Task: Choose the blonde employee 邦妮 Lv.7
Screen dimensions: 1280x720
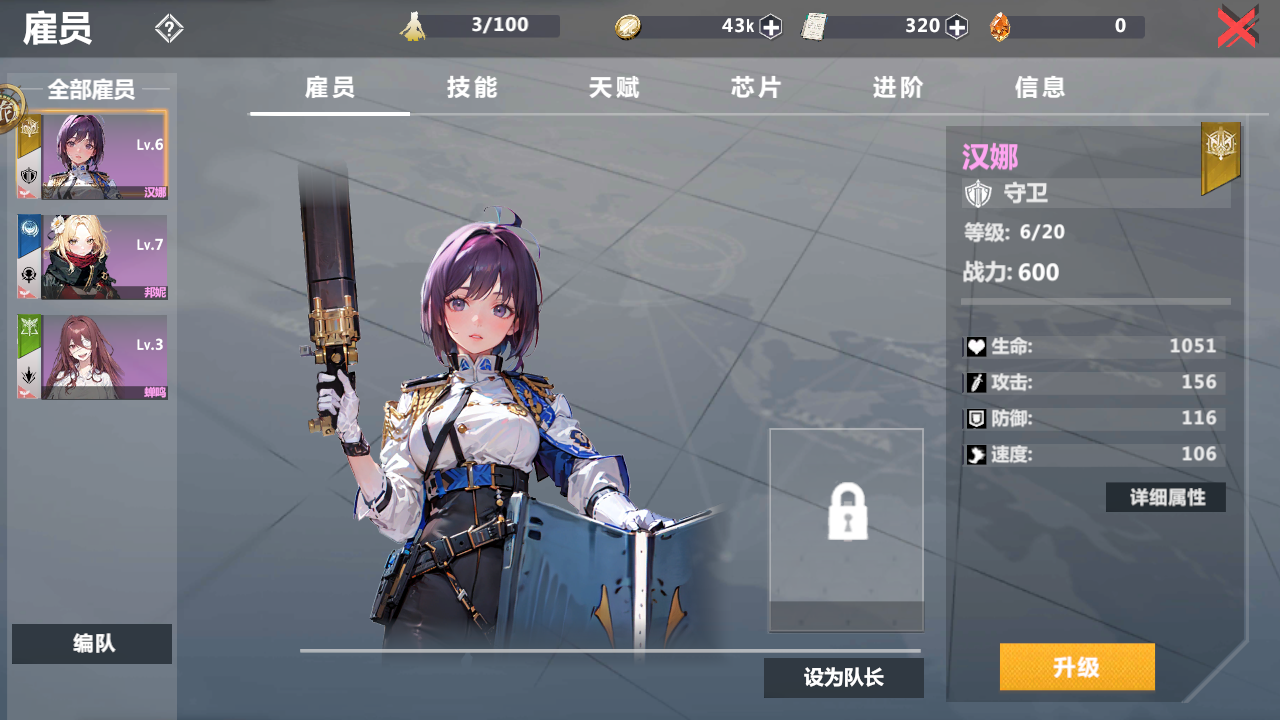Action: (x=93, y=257)
